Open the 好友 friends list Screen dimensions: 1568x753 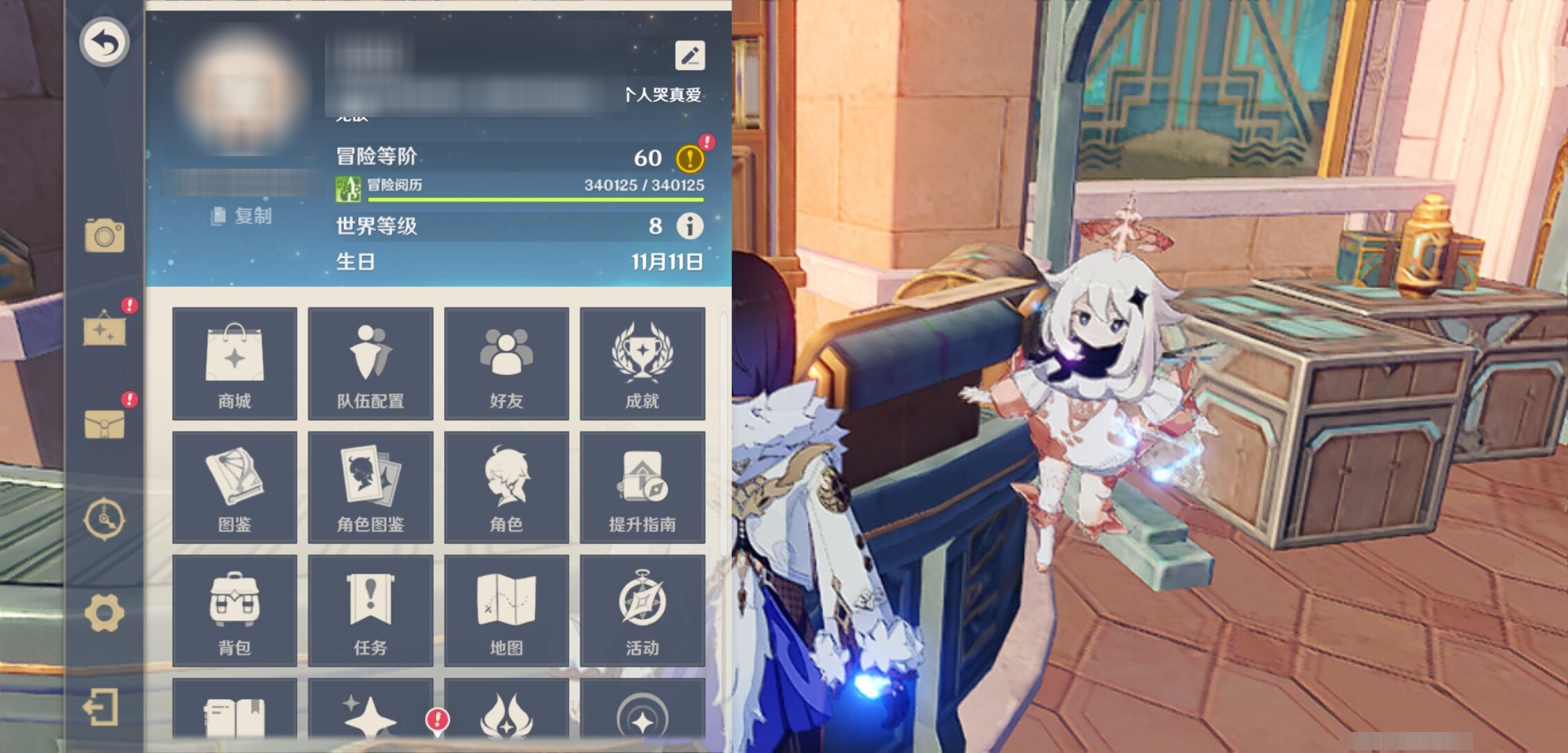[x=506, y=363]
